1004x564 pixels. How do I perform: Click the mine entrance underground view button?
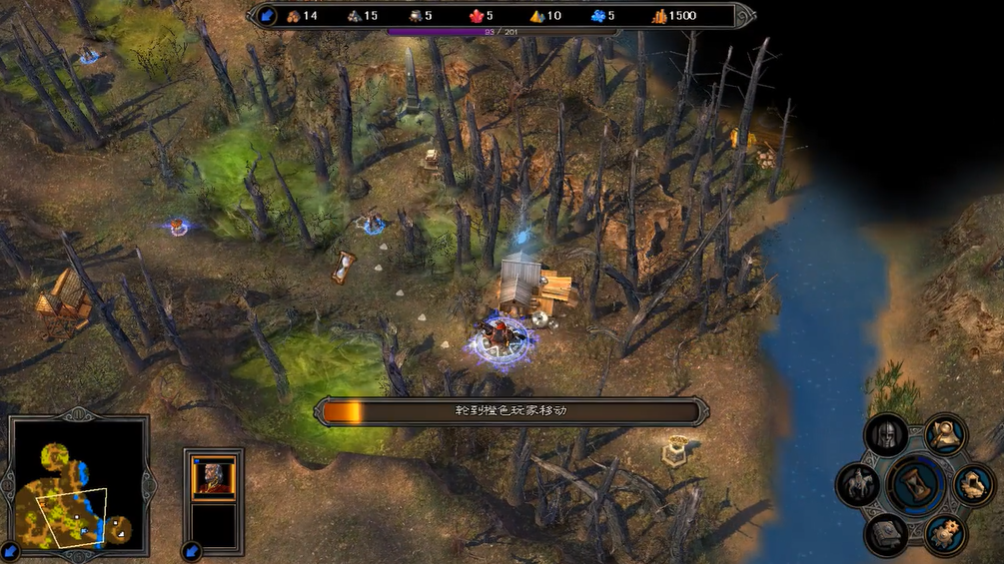[973, 485]
